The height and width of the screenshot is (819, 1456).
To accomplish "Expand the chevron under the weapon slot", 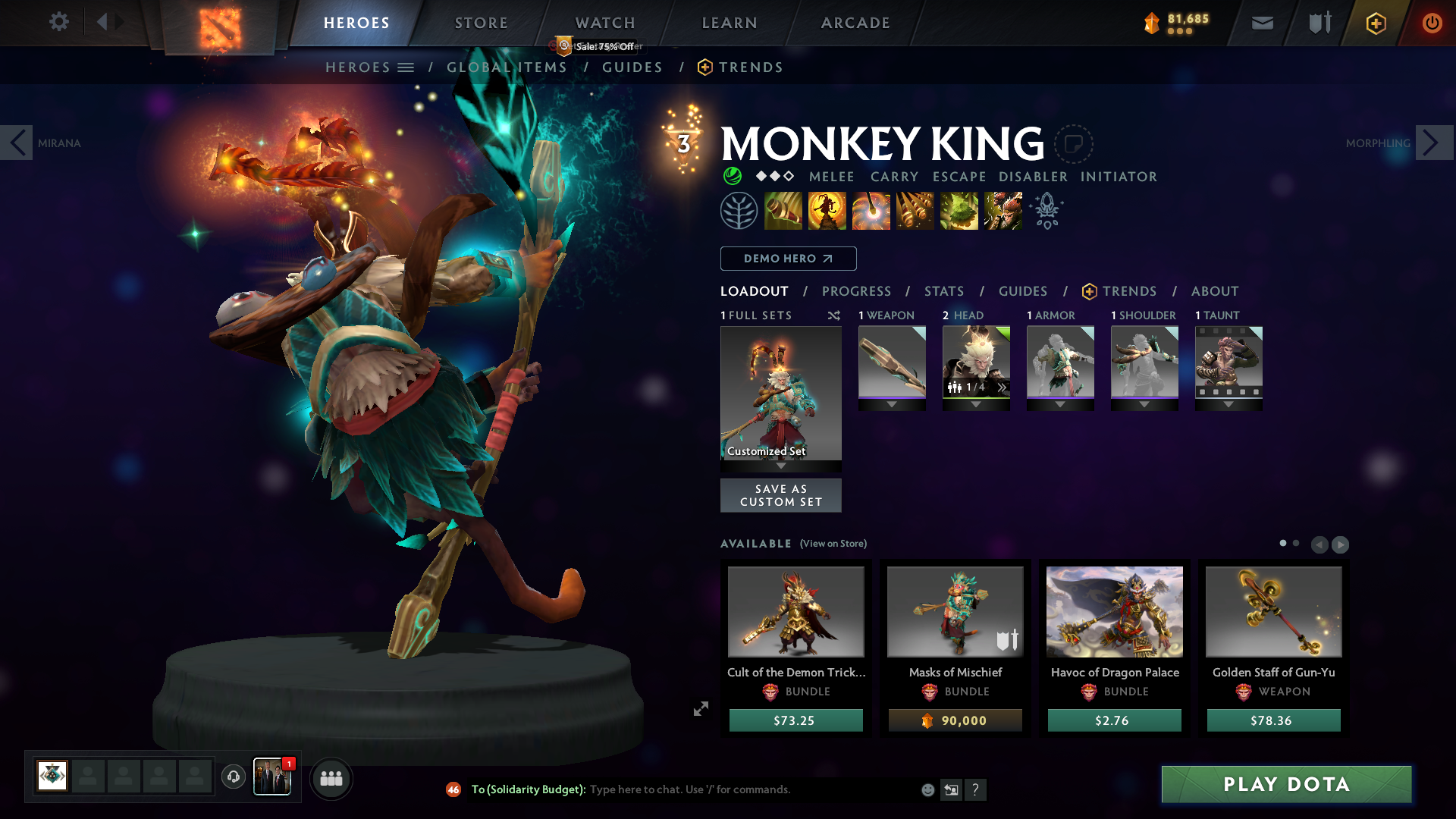I will 892,404.
